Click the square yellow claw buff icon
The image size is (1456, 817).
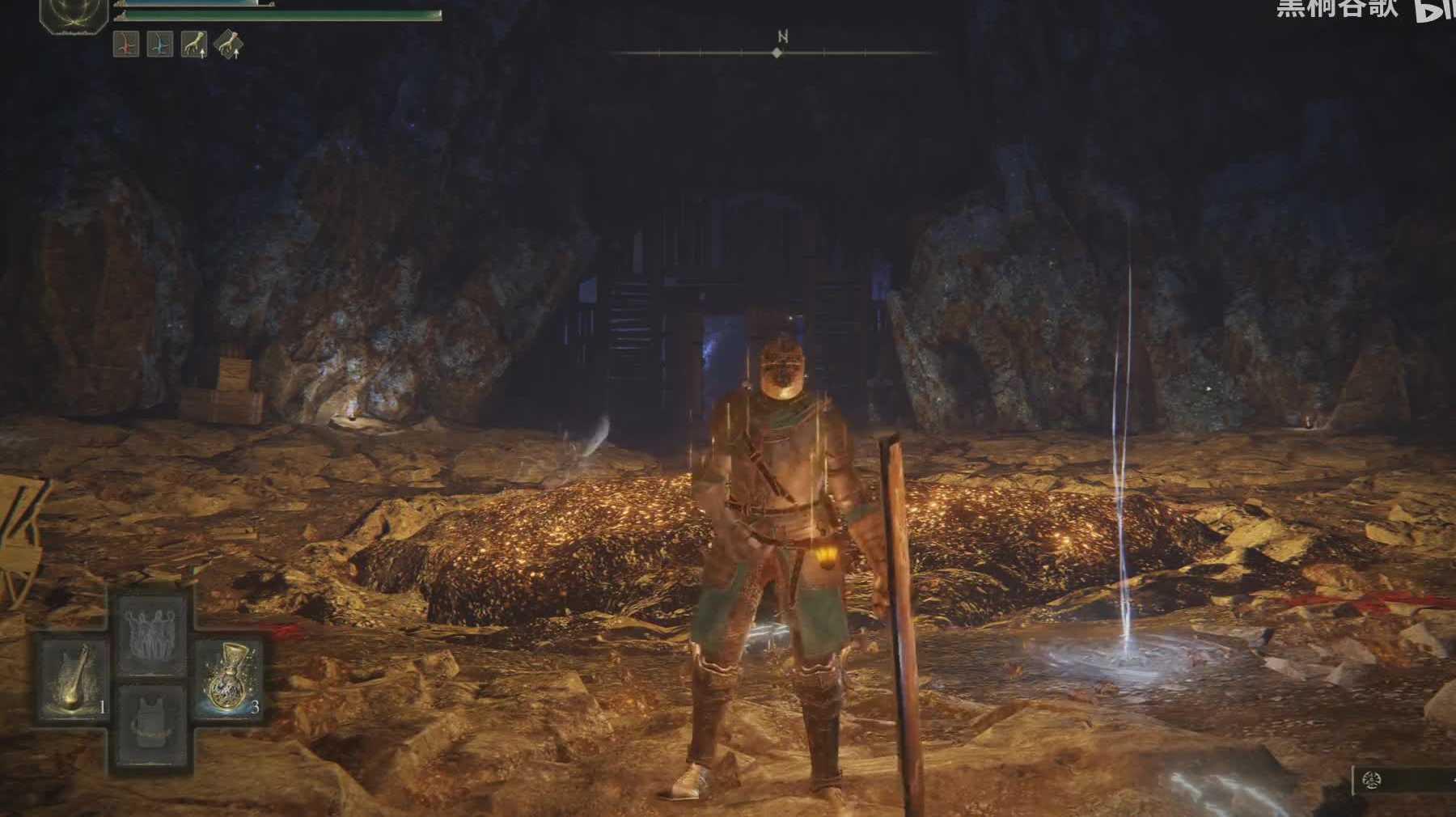pos(194,44)
